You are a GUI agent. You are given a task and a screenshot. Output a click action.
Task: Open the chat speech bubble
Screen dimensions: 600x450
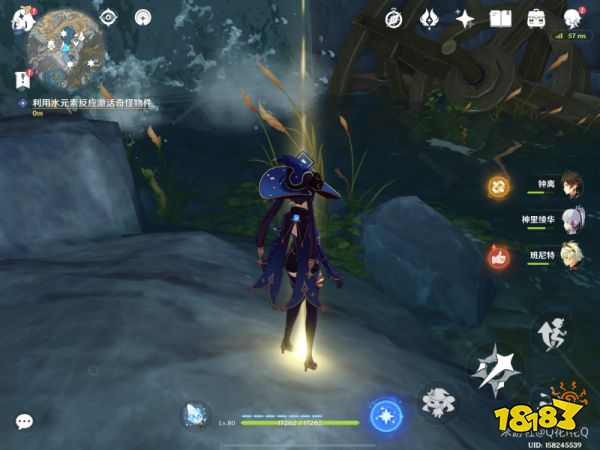point(24,422)
